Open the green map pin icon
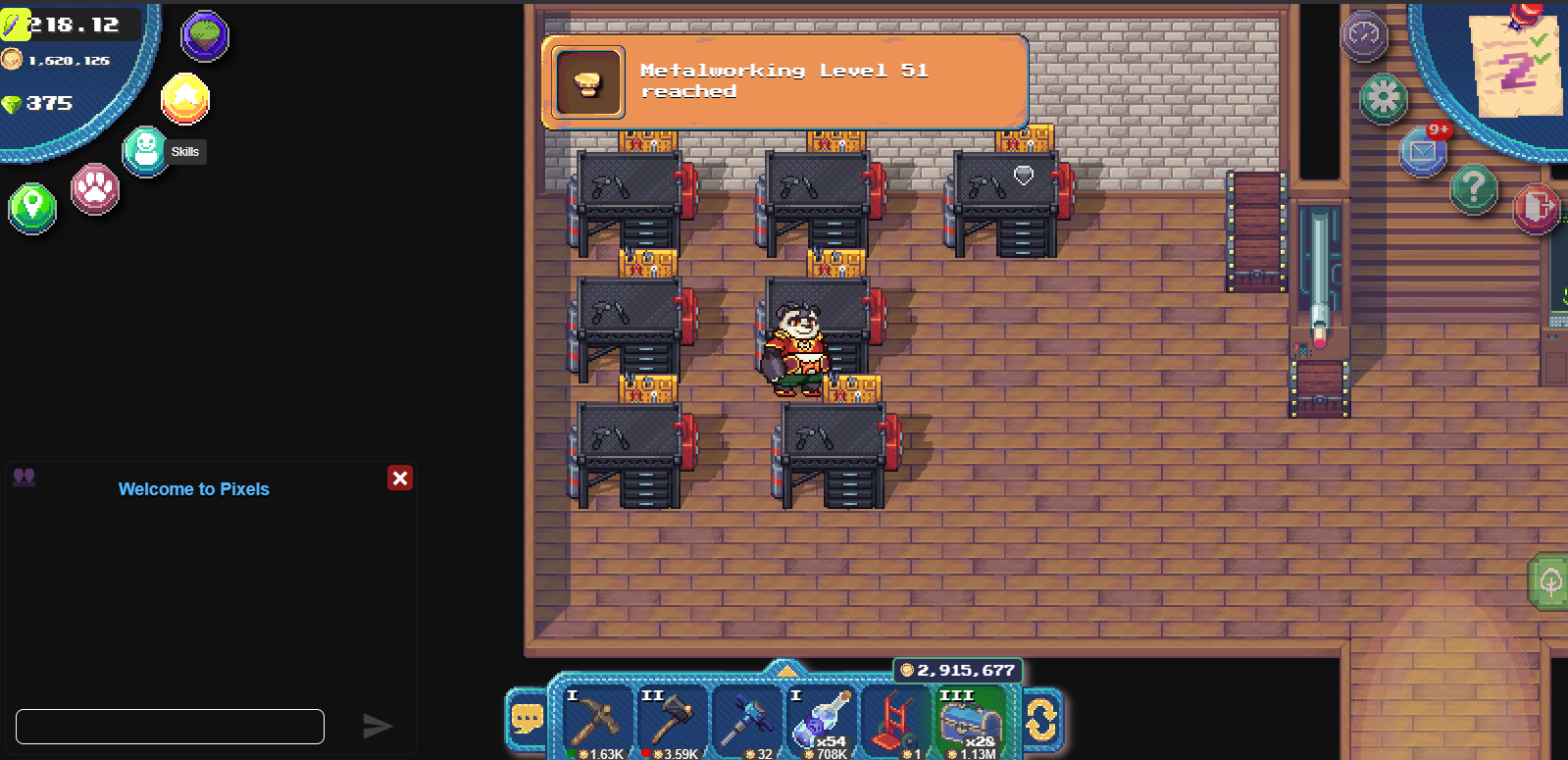Image resolution: width=1568 pixels, height=760 pixels. [x=32, y=208]
